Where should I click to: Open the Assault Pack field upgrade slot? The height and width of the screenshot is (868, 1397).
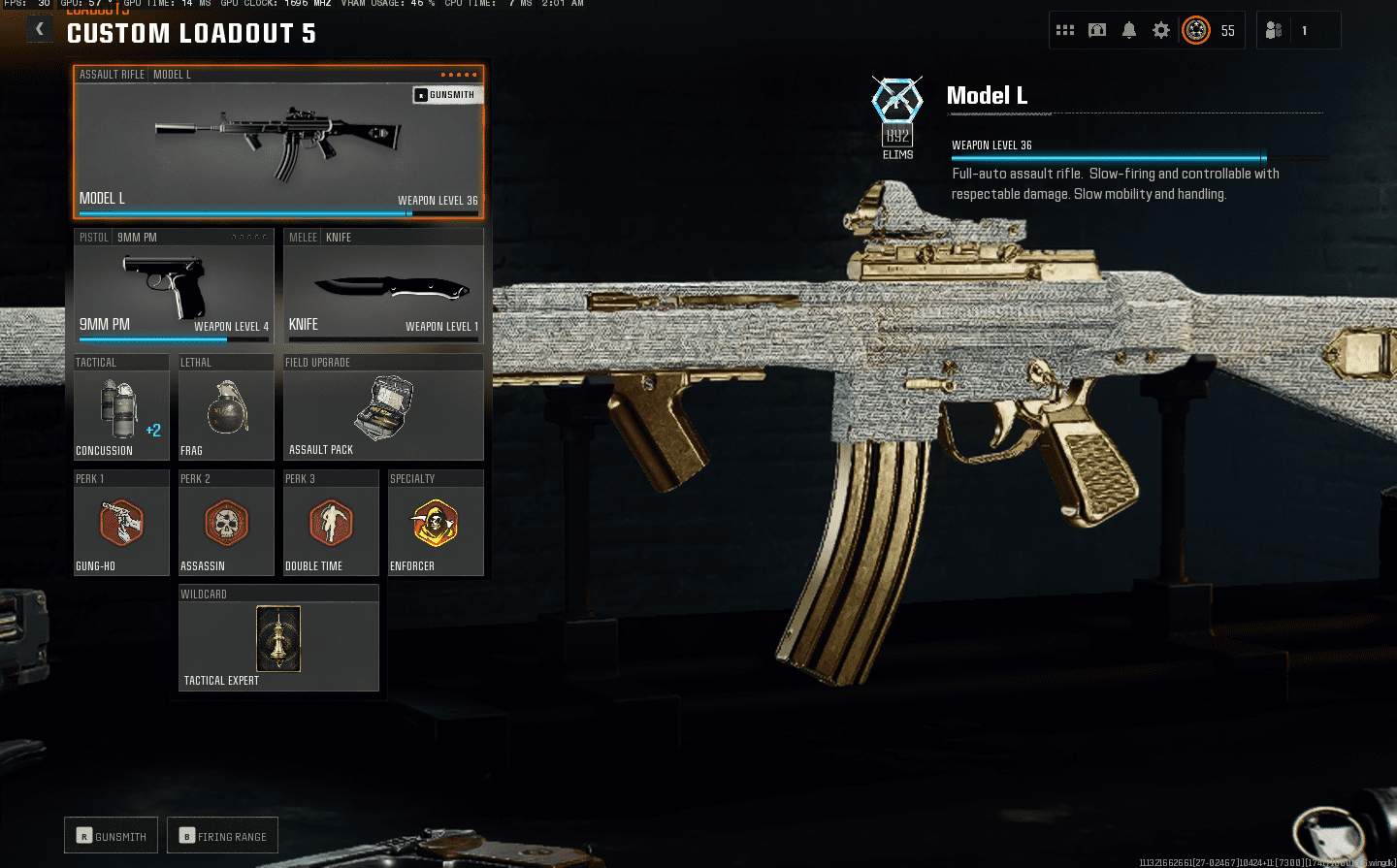[x=383, y=409]
